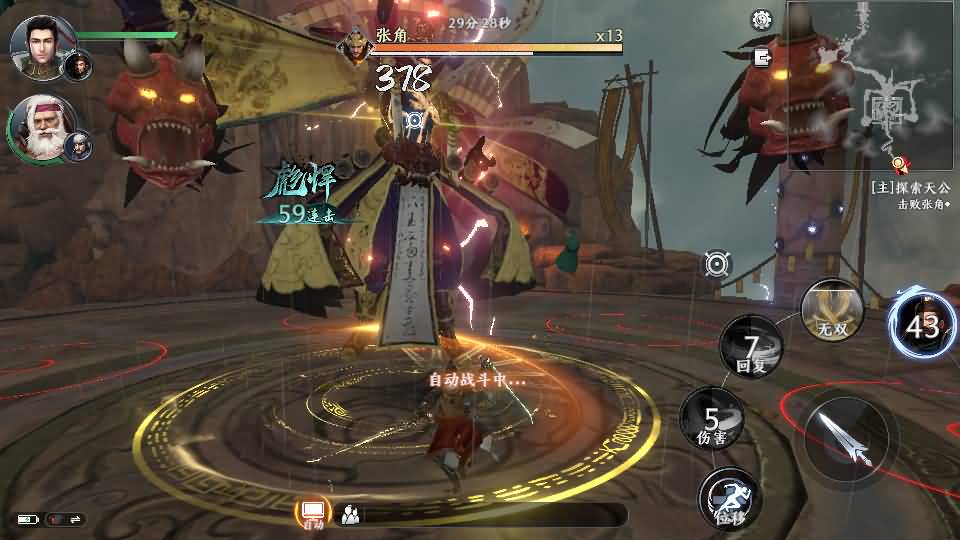Open the team members icon
This screenshot has height=540, width=960.
[x=350, y=515]
